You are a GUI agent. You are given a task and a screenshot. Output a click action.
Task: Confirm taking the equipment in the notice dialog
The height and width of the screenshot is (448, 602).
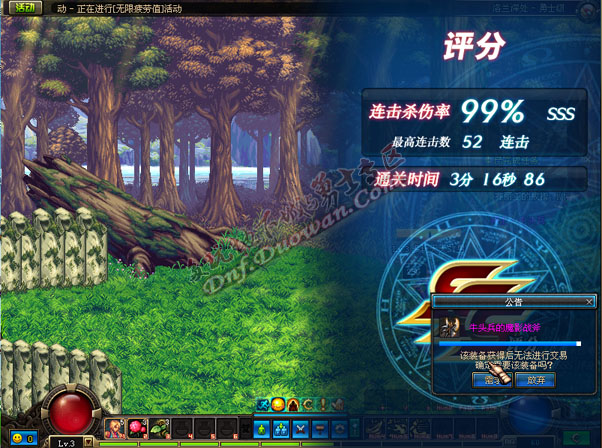[x=493, y=380]
